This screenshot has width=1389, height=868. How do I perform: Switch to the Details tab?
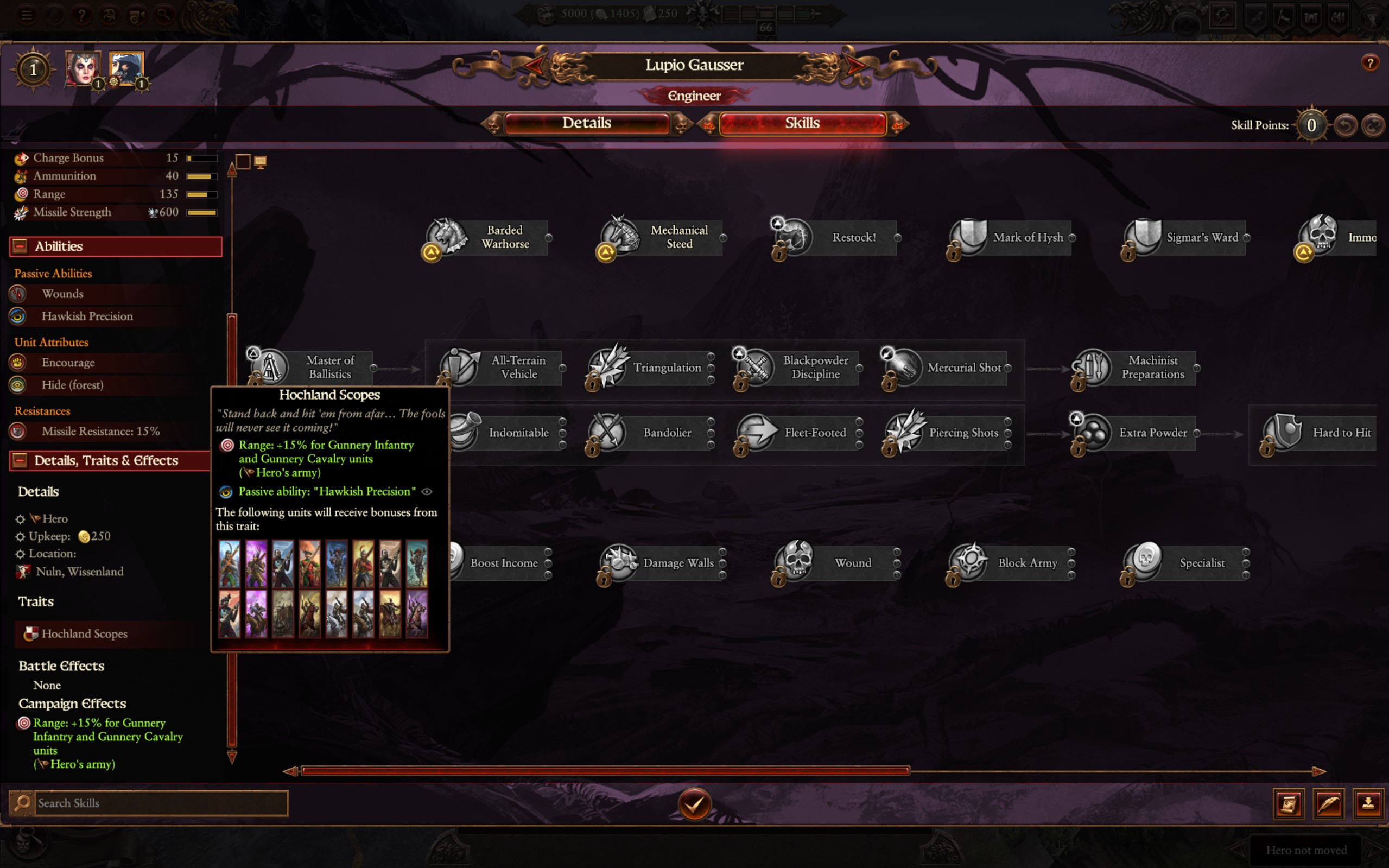586,123
